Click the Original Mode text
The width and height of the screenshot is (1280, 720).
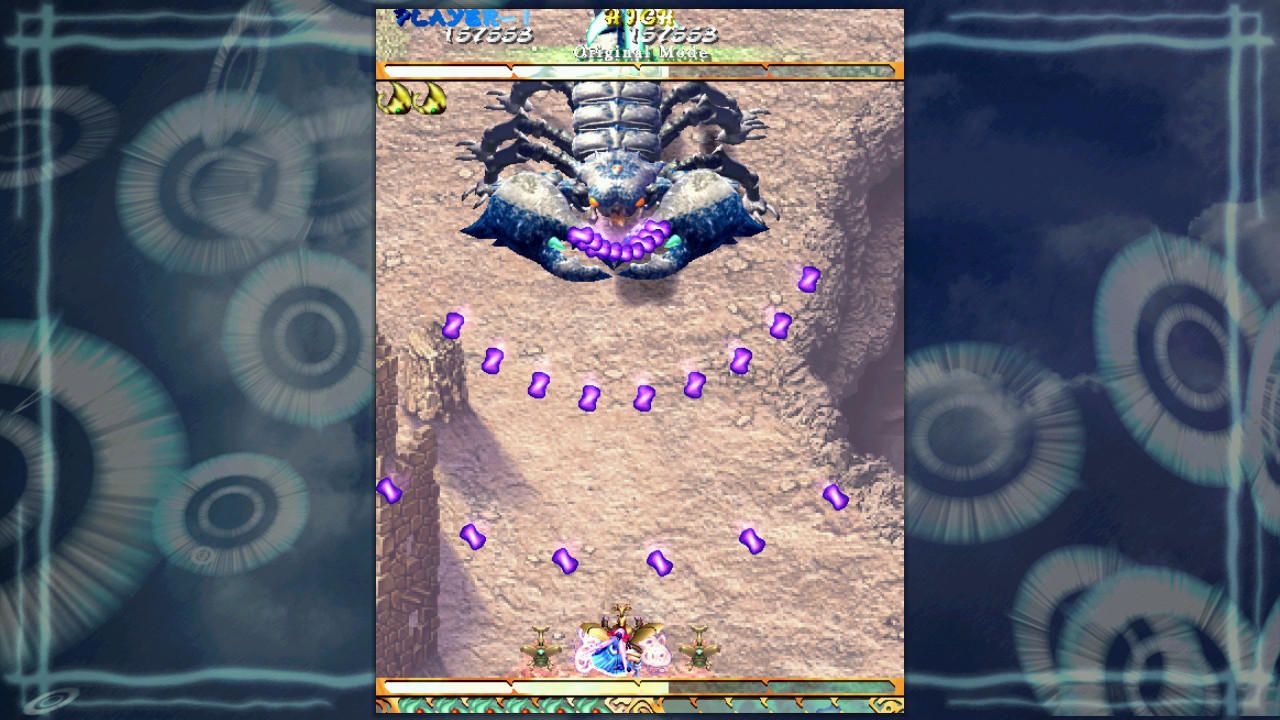pos(640,52)
